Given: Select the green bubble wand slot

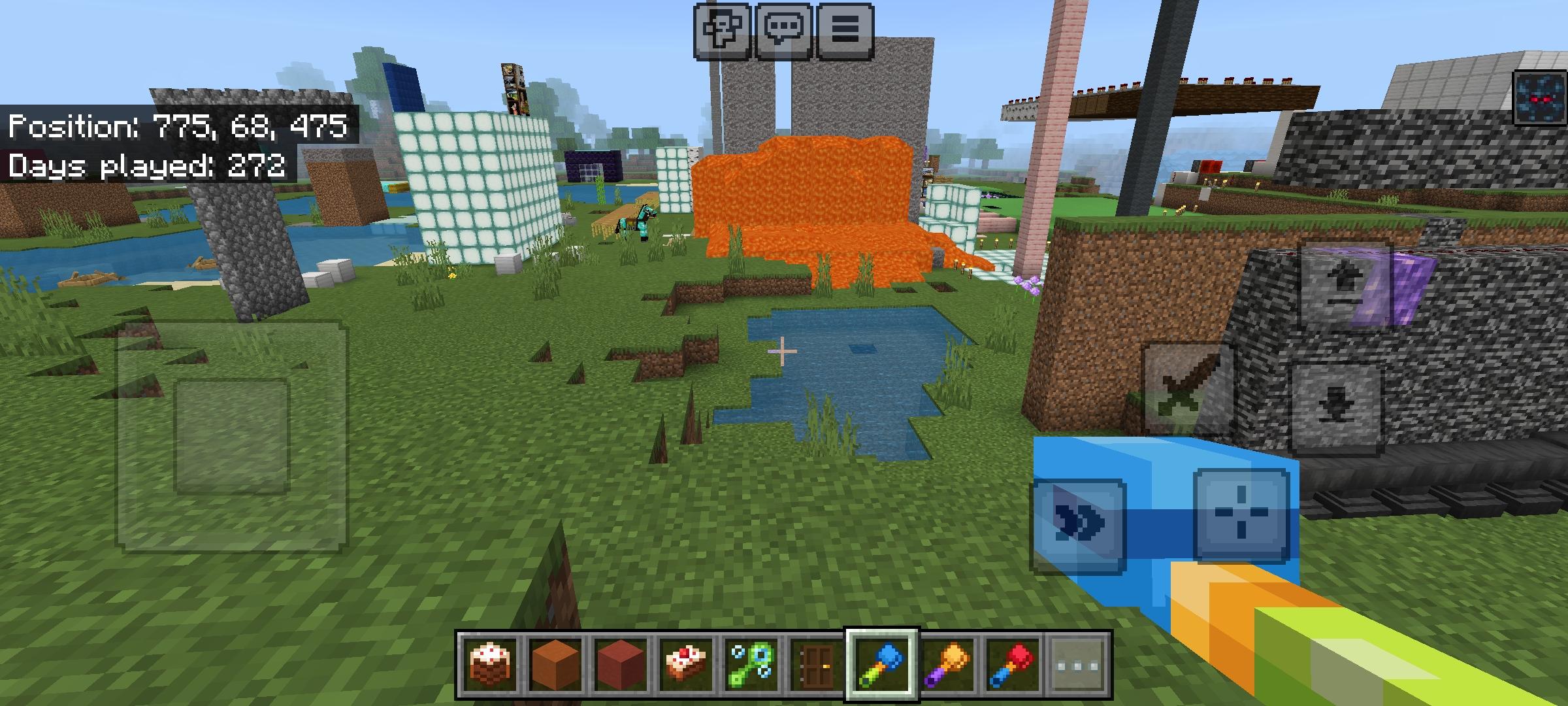Looking at the screenshot, I should point(751,665).
